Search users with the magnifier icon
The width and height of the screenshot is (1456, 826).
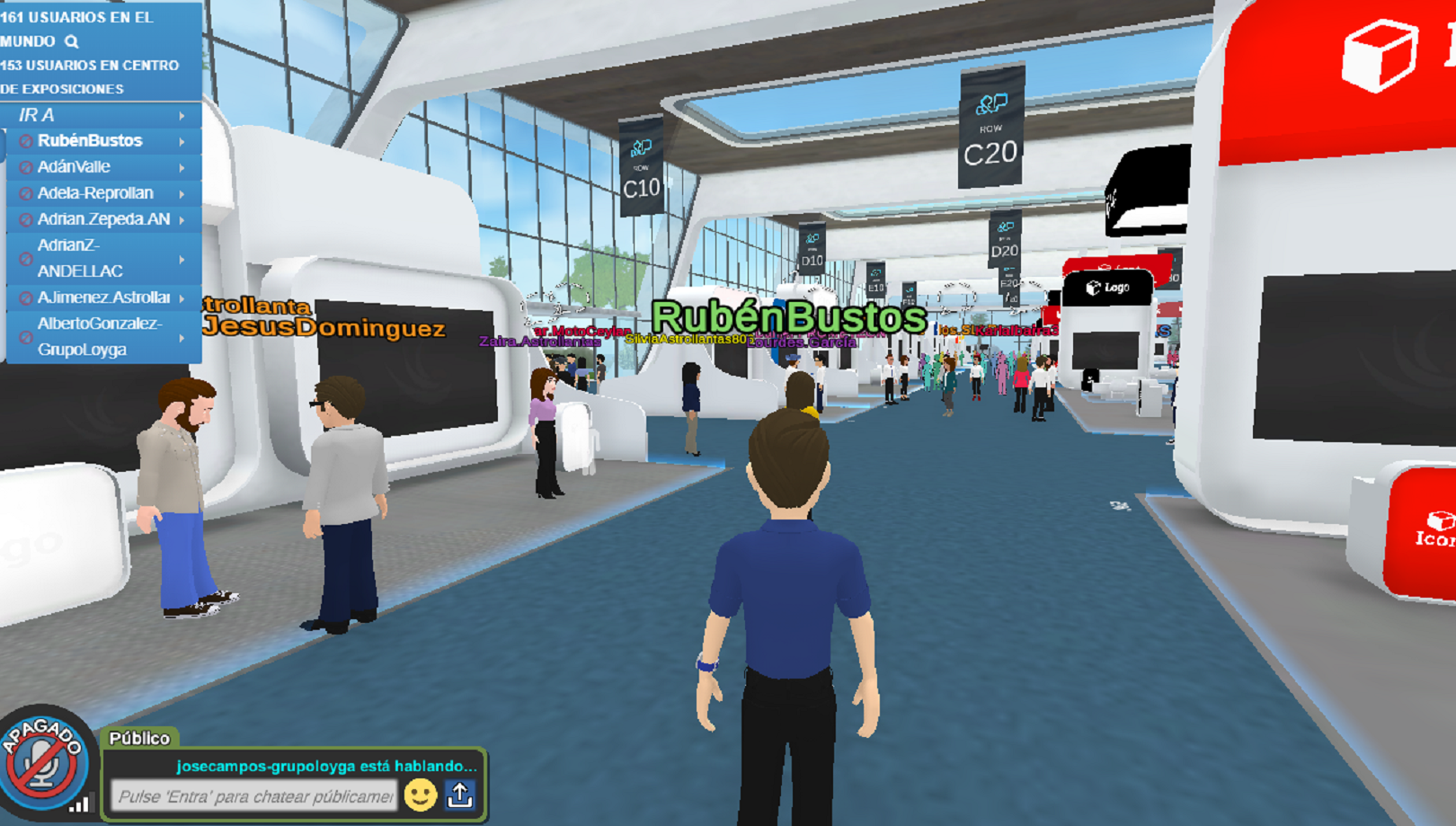click(72, 41)
